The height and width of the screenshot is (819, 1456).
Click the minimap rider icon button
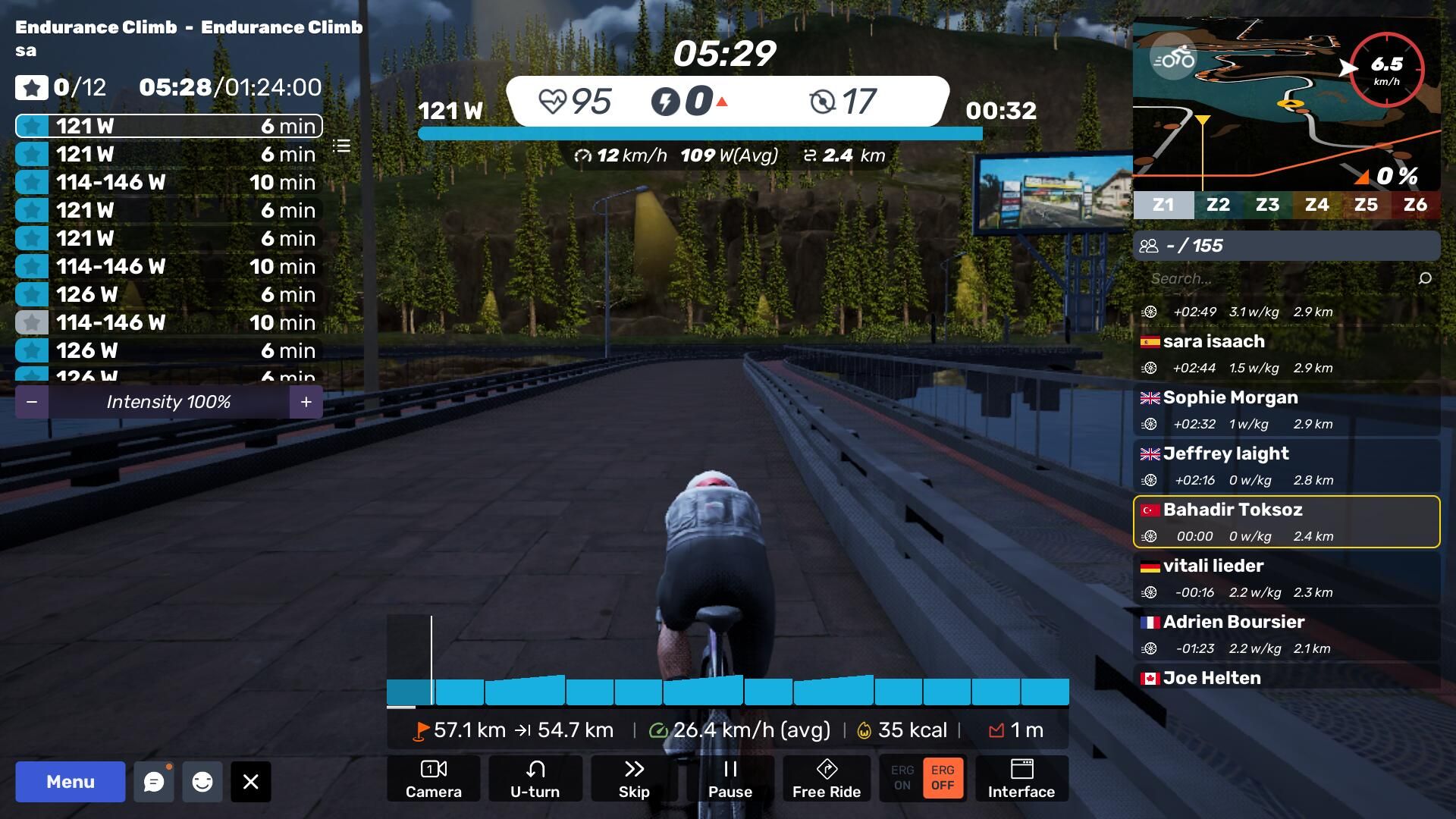click(1173, 58)
